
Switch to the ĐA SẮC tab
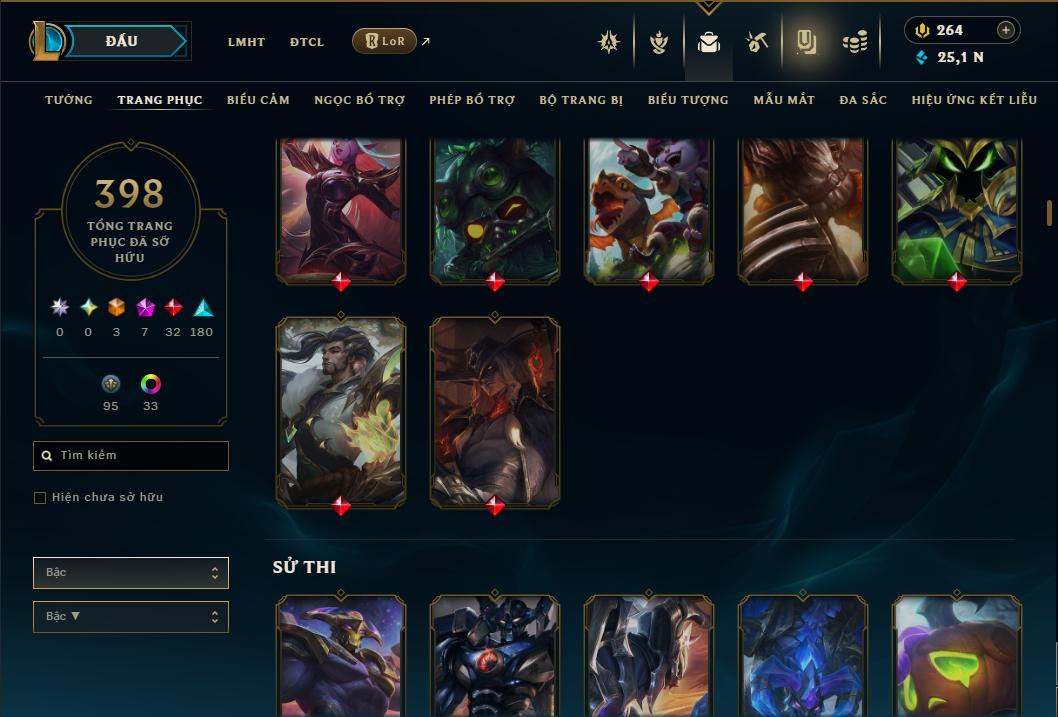863,100
